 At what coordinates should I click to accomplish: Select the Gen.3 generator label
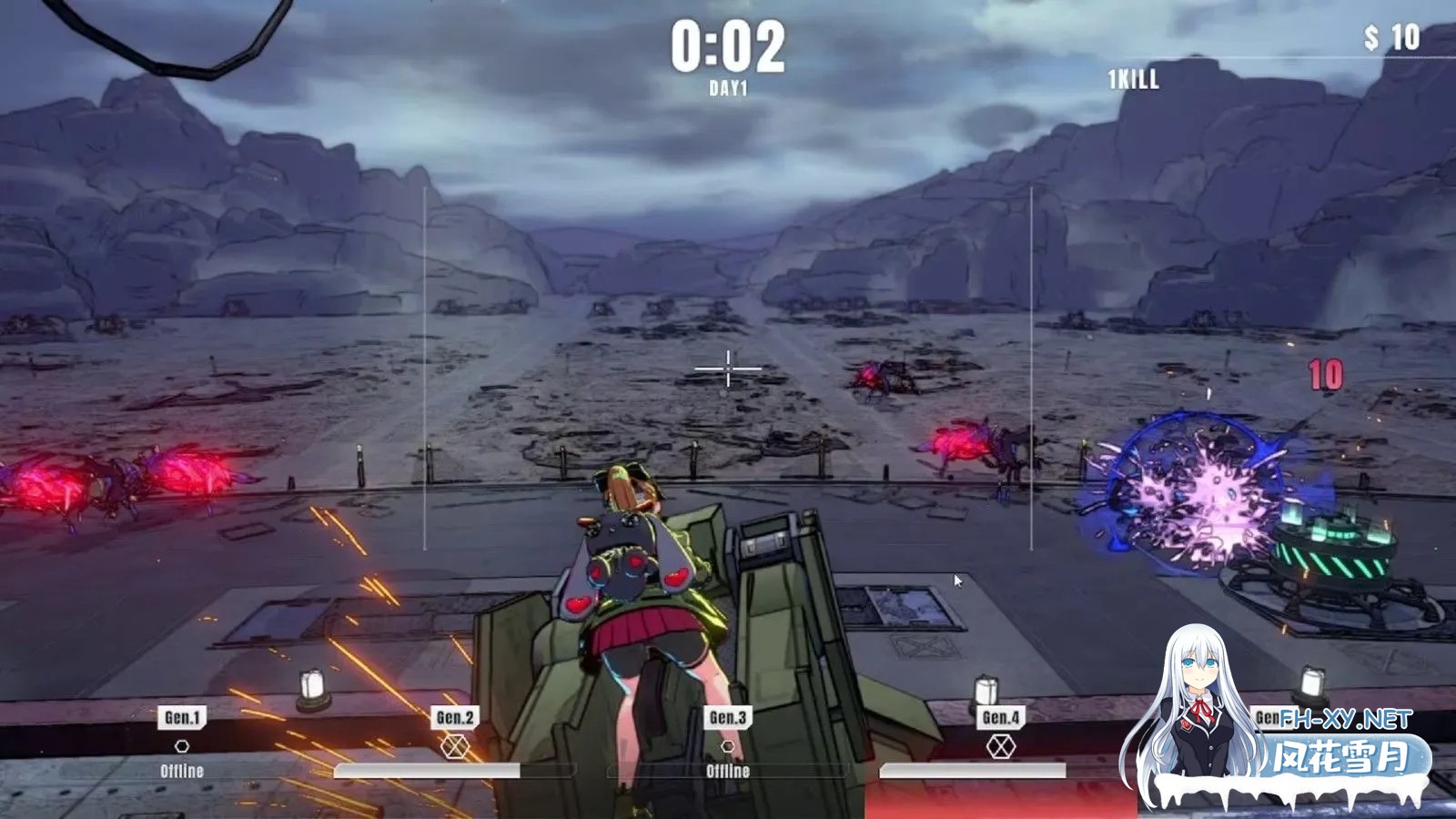(x=728, y=717)
